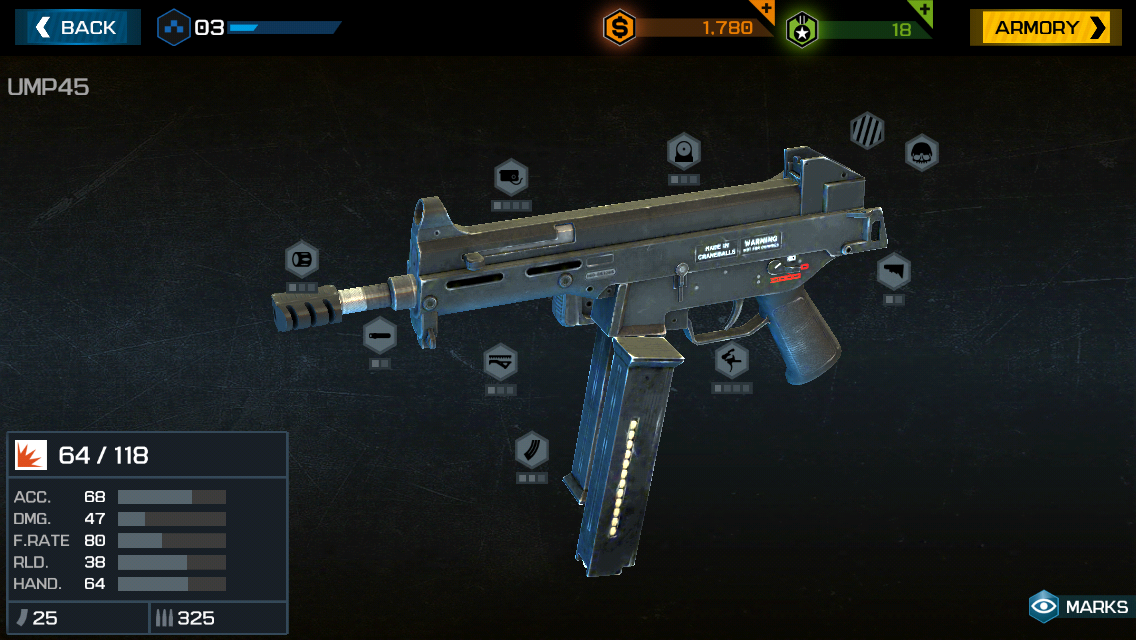Choose the handguard rail upgrade icon

point(500,362)
